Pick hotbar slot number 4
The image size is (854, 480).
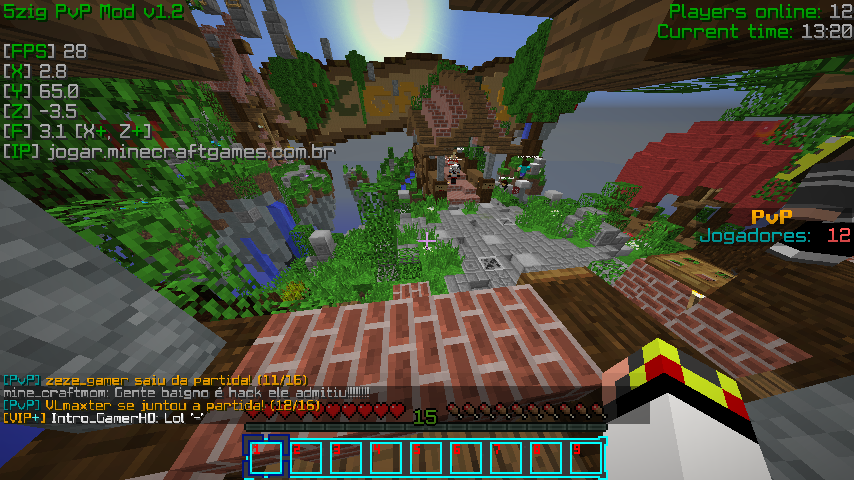pos(386,458)
